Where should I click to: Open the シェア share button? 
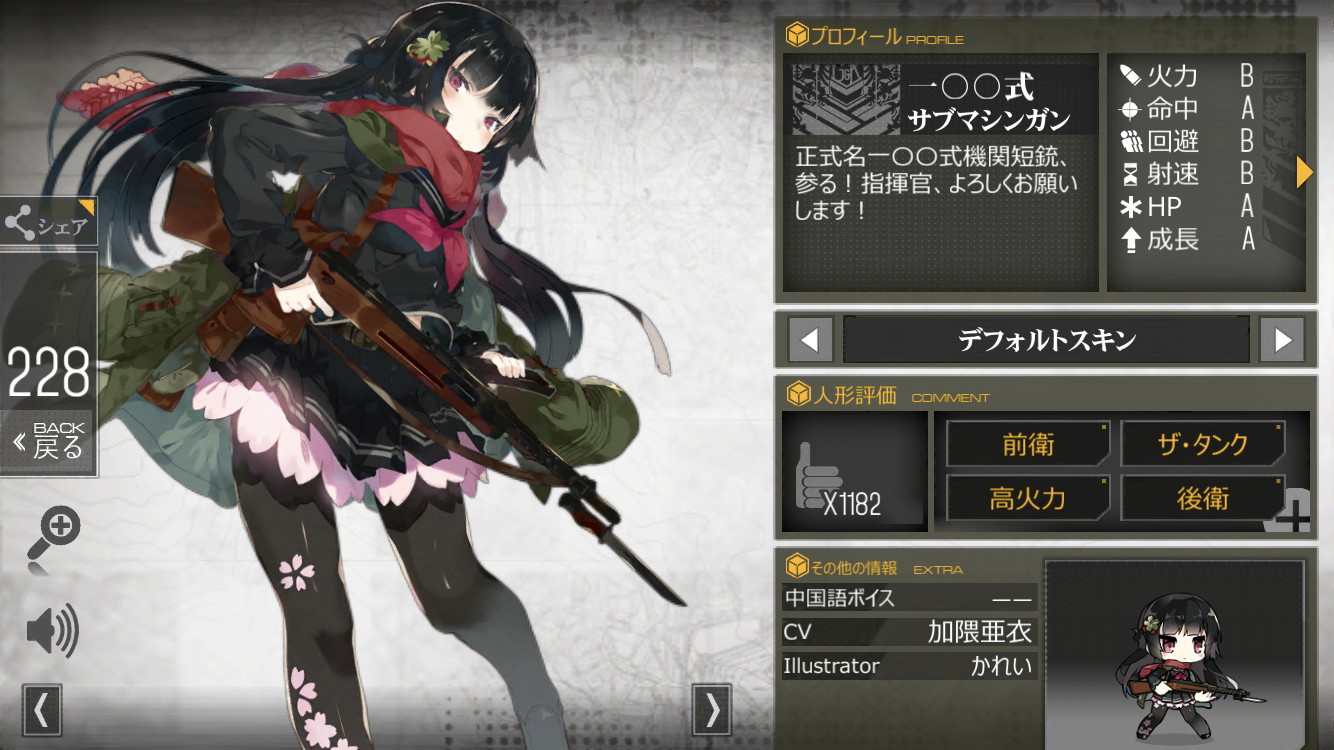point(49,224)
